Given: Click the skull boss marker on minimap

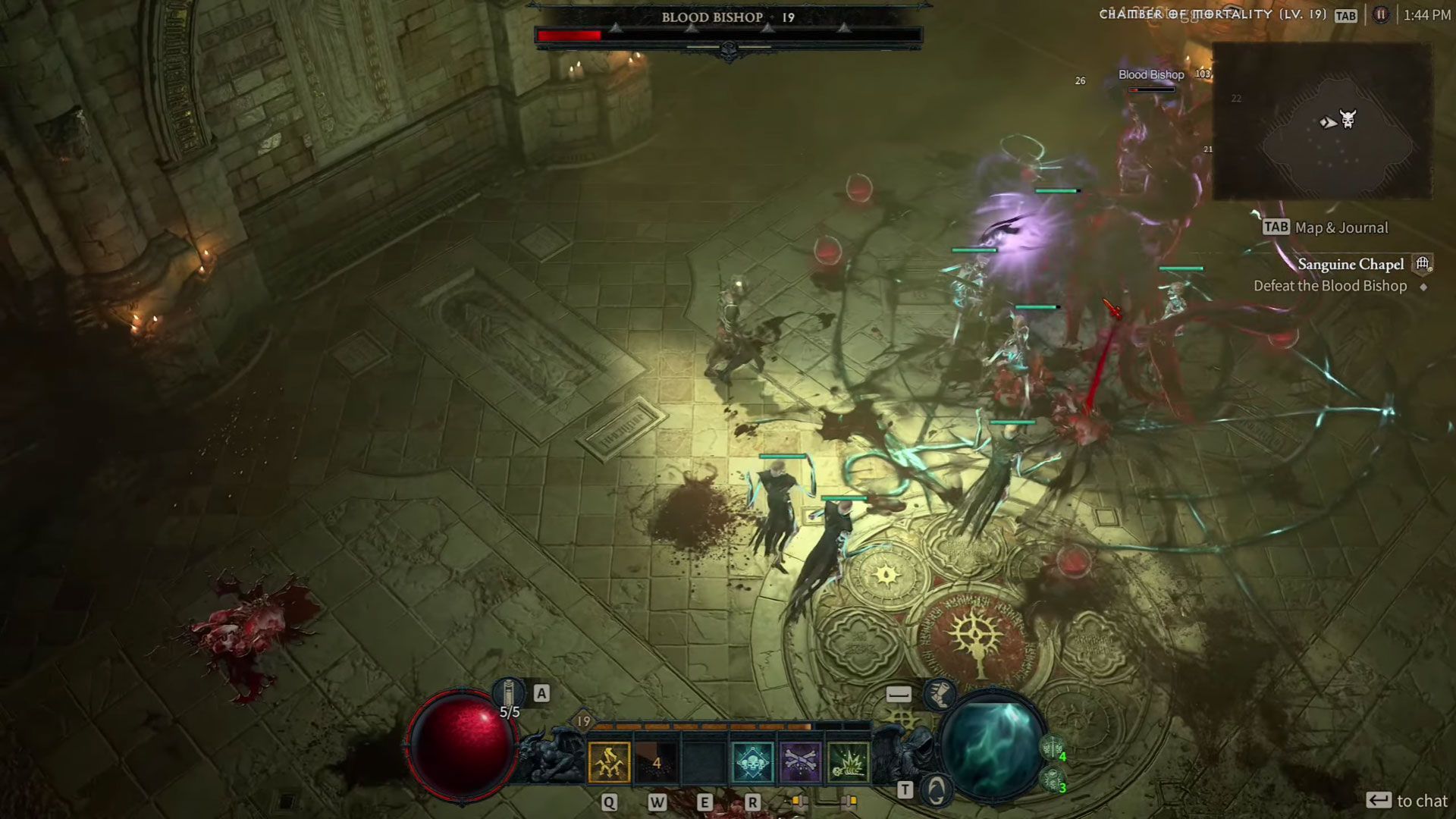Looking at the screenshot, I should pos(1348,119).
